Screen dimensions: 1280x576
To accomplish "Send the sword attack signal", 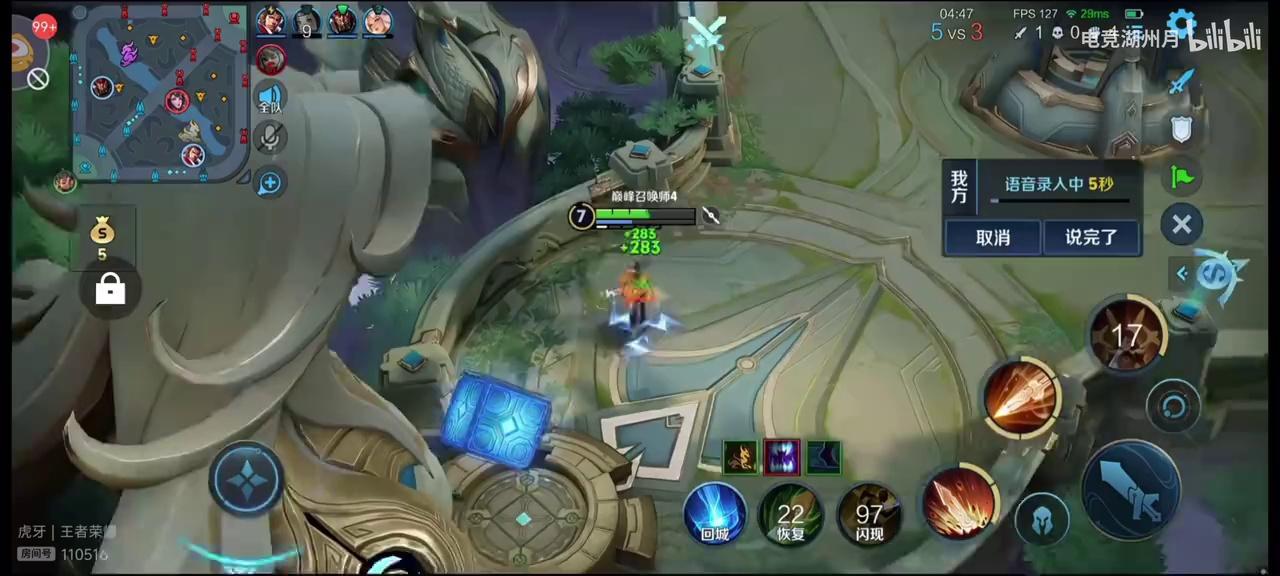I will click(1182, 82).
